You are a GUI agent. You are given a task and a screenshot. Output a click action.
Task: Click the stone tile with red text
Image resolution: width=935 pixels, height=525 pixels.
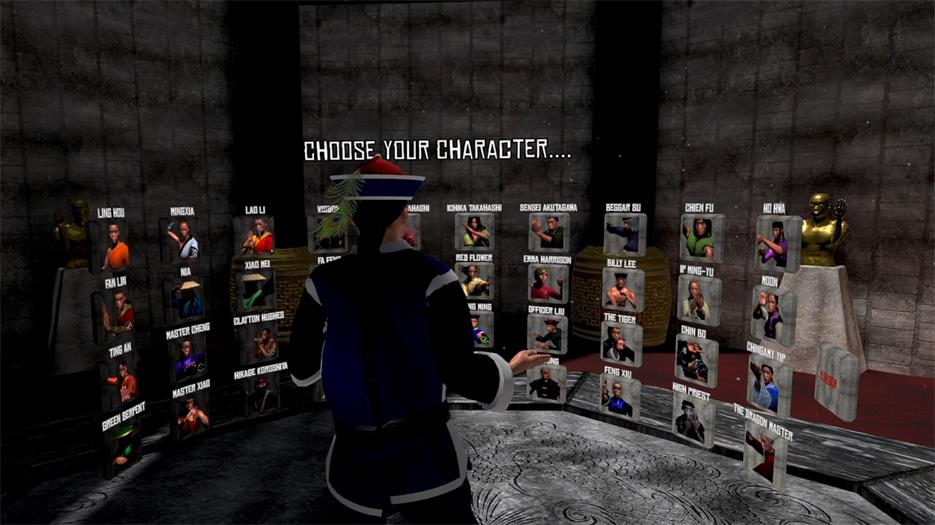[835, 380]
